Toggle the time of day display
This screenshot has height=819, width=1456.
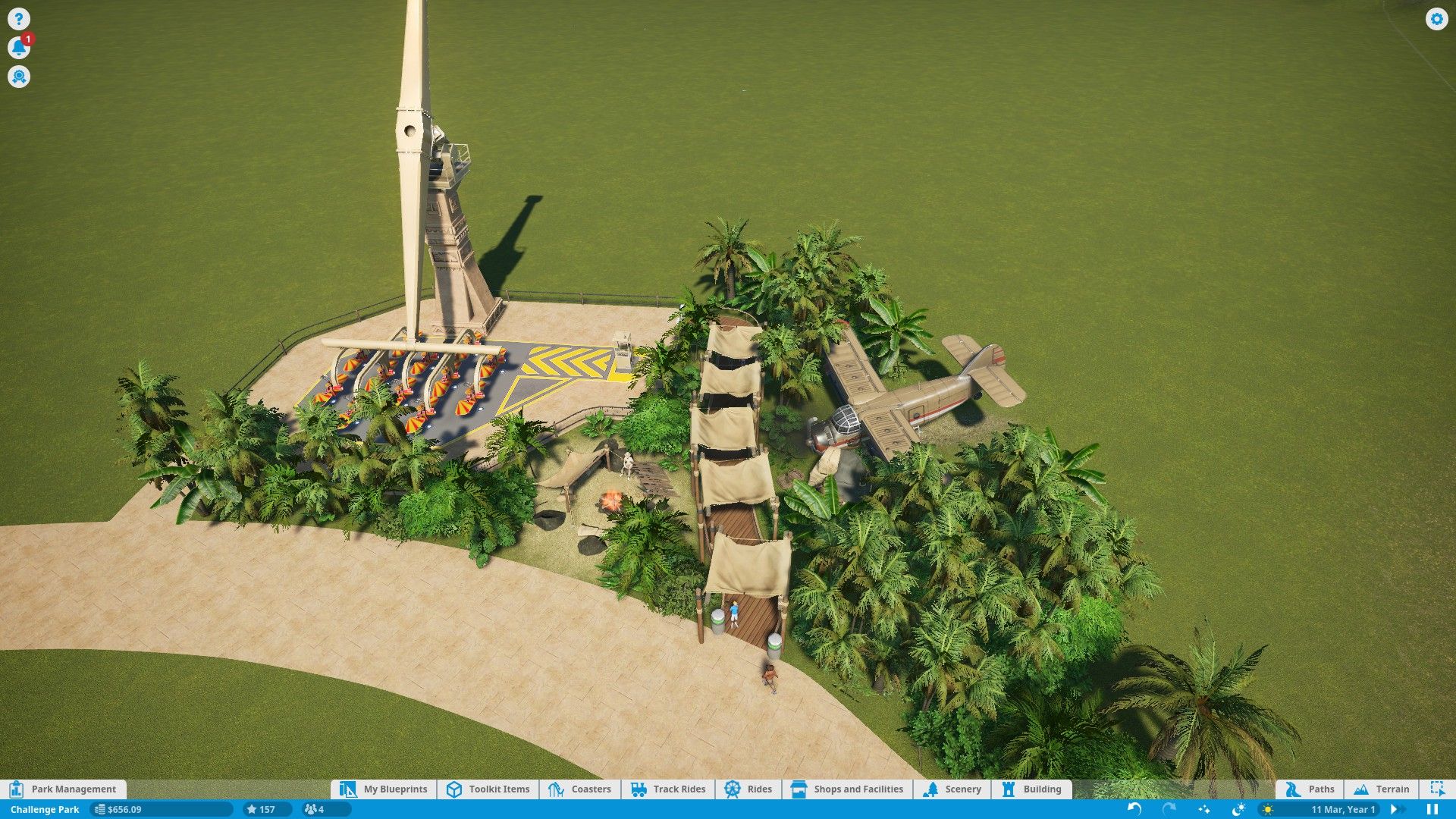pos(1238,808)
